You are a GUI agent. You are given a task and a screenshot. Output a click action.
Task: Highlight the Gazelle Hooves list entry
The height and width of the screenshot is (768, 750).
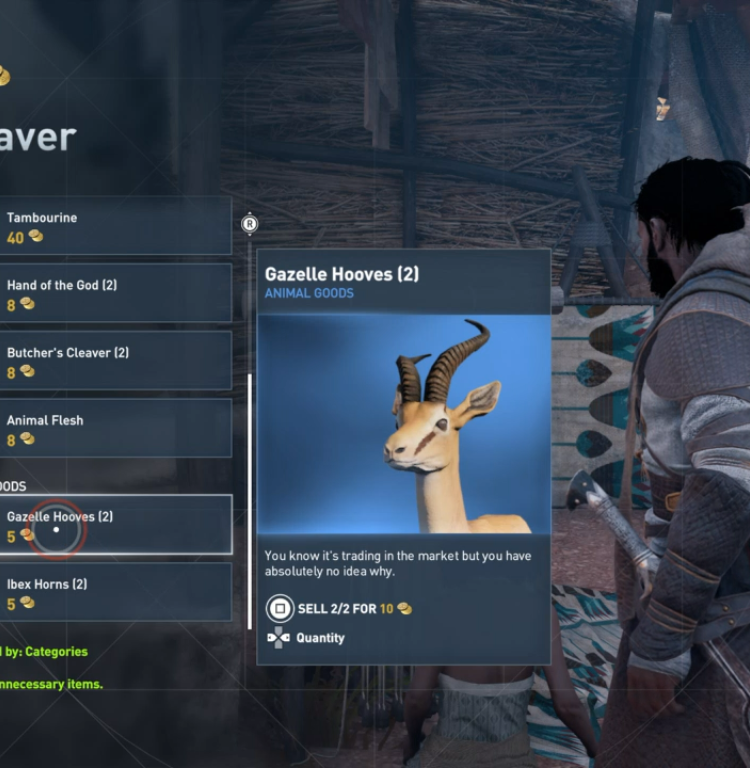click(115, 525)
